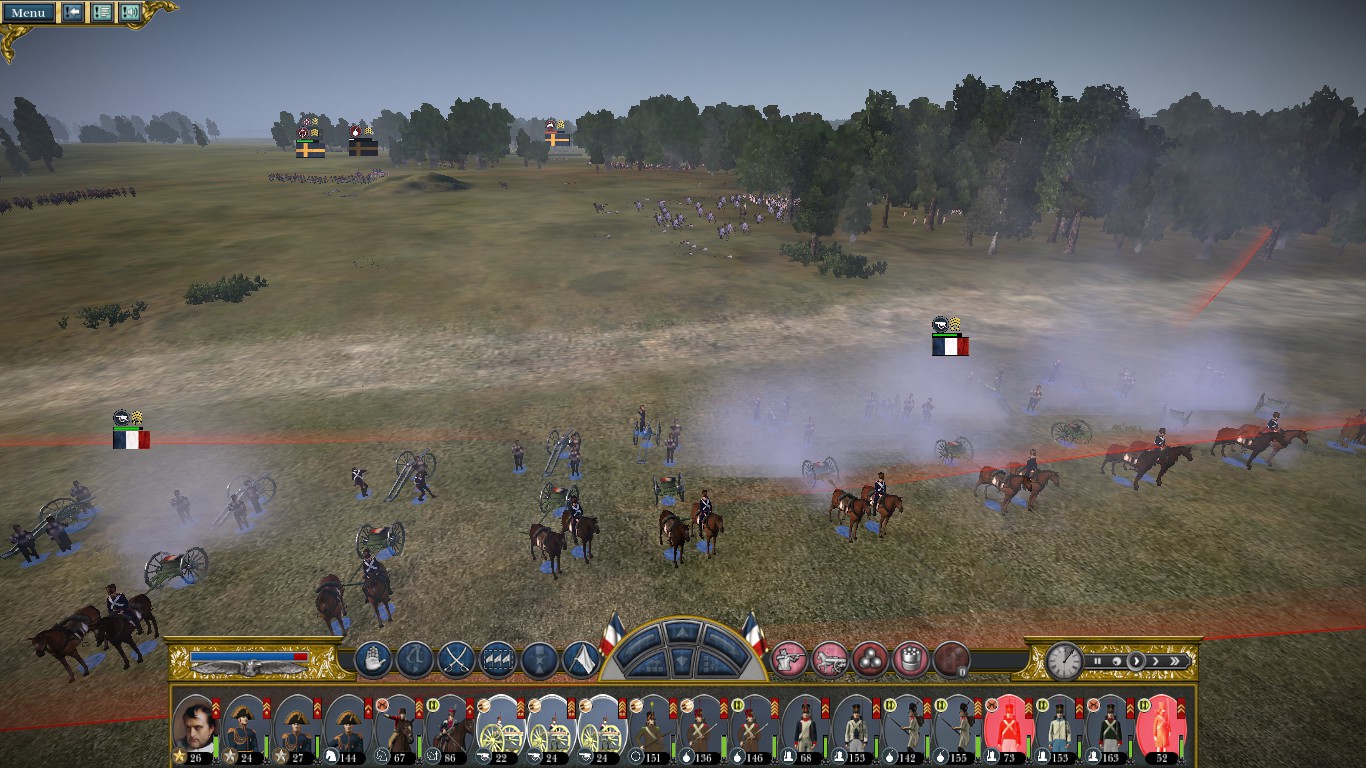Select the canister shot ammunition icon
The image size is (1366, 768).
point(910,659)
